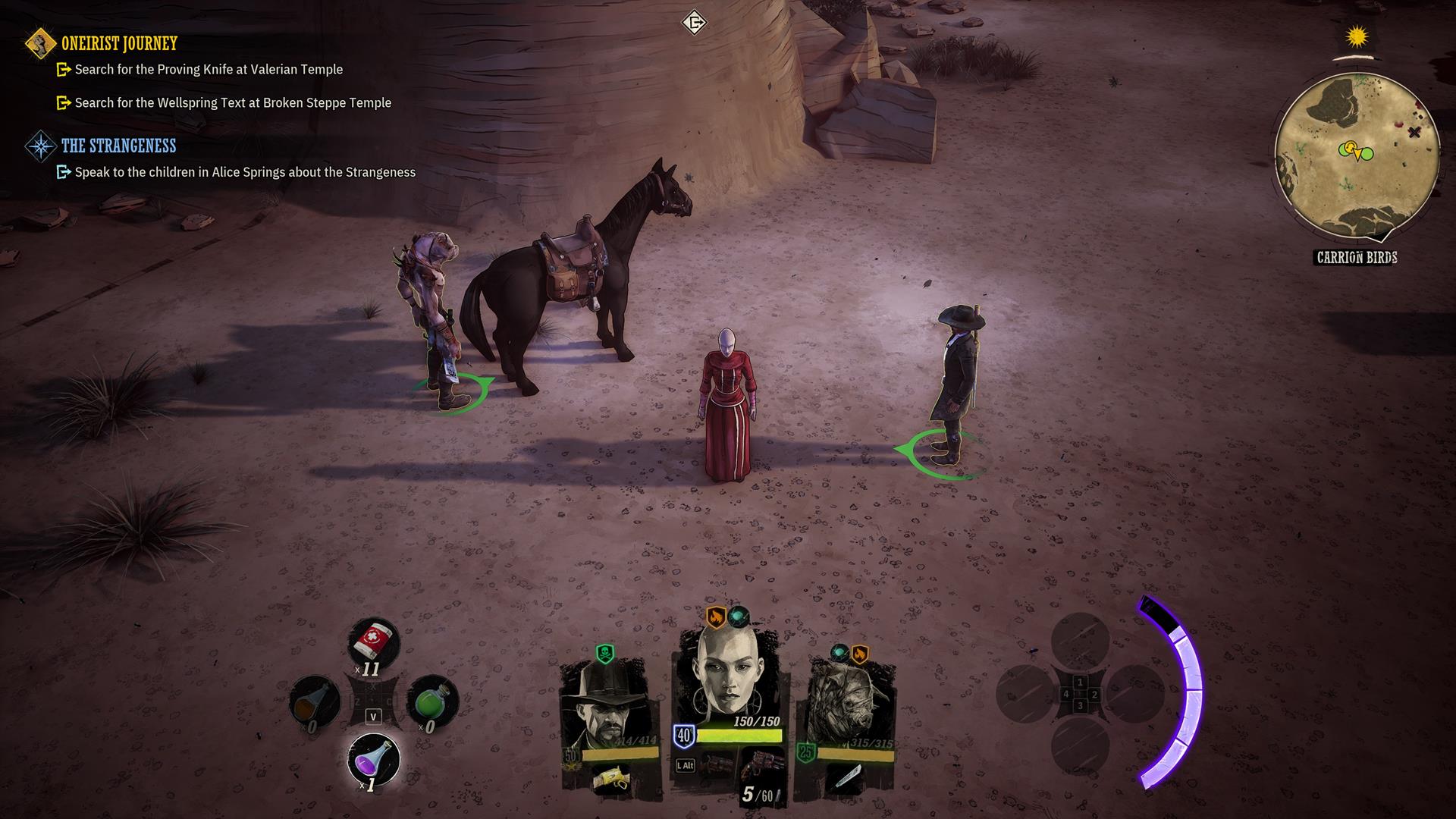This screenshot has width=1456, height=819.
Task: Click the pigman's cleaver weapon icon
Action: point(847,777)
